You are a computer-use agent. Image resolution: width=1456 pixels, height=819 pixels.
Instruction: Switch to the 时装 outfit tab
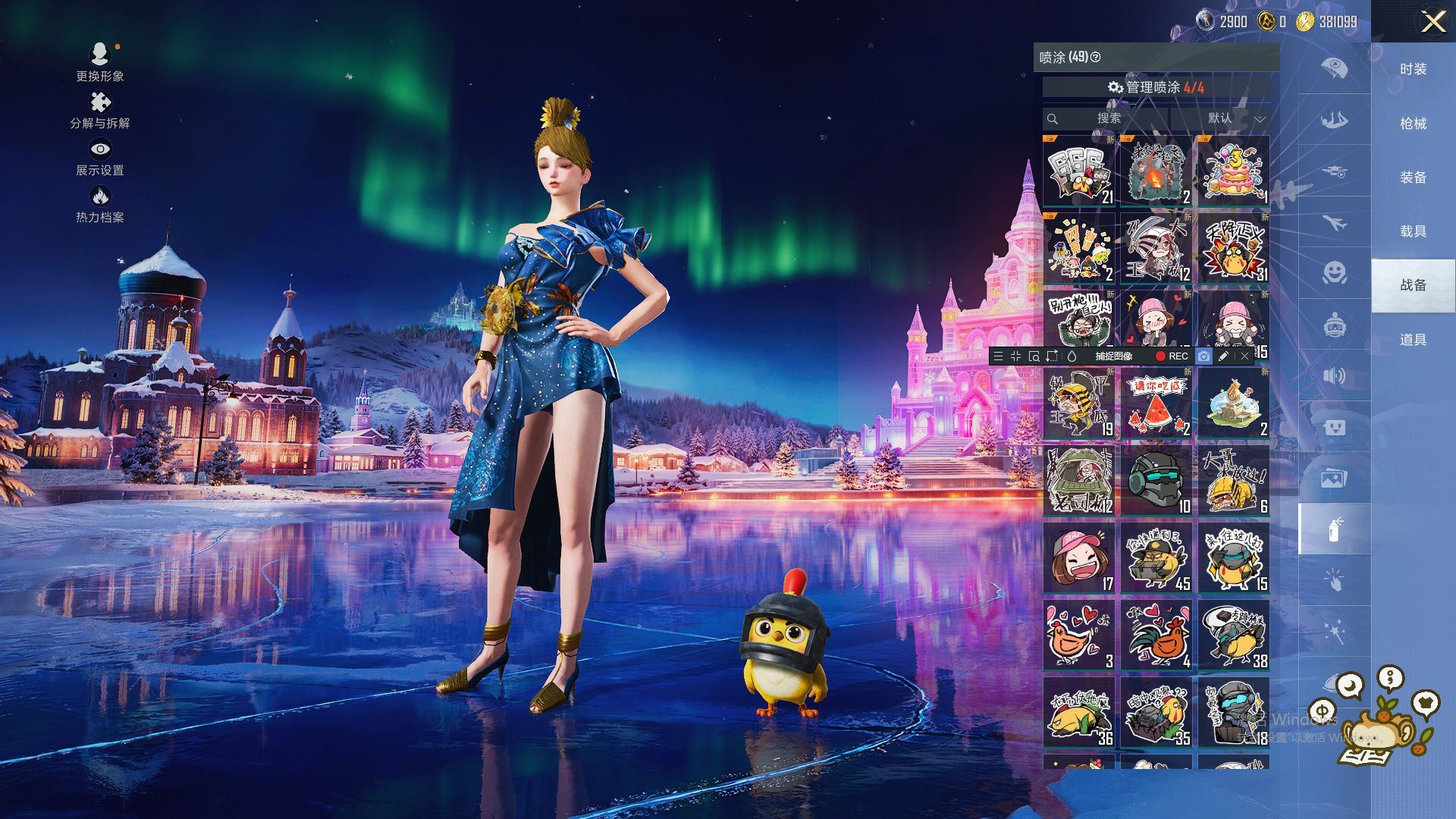pyautogui.click(x=1413, y=69)
